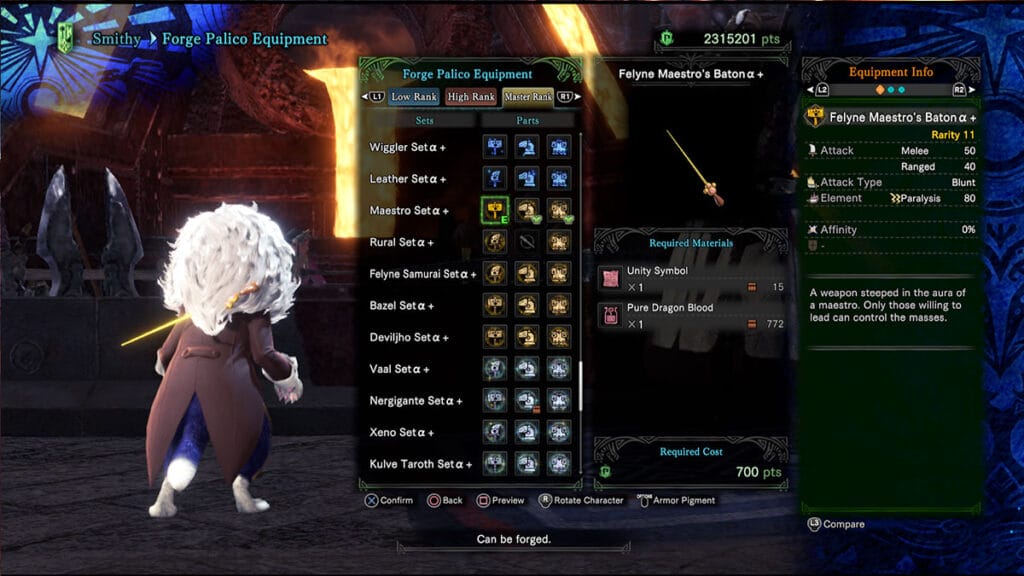Select the Pure Dragon Blood material row
This screenshot has height=576, width=1024.
pos(691,316)
